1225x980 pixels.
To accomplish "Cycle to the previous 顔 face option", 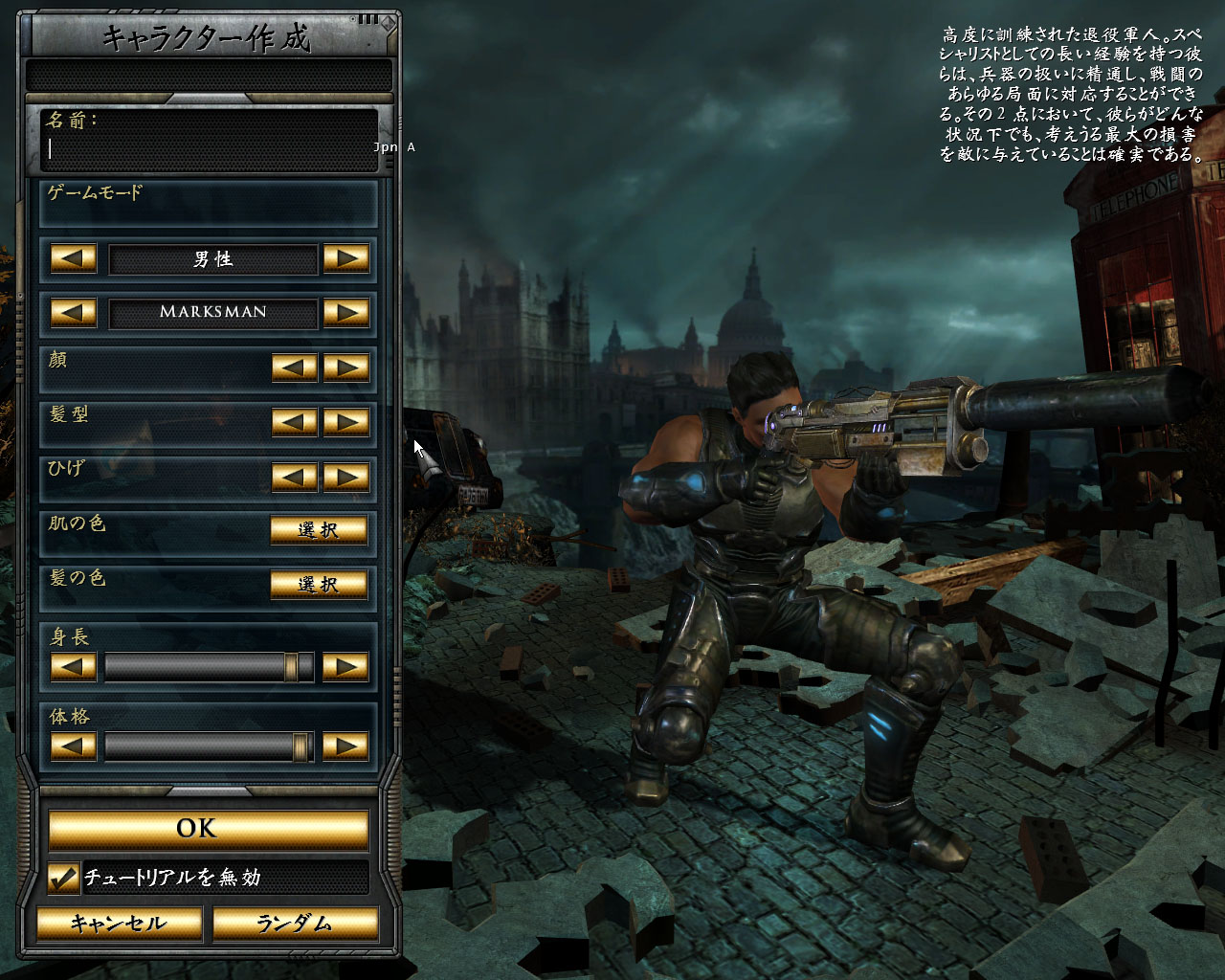I will click(295, 367).
